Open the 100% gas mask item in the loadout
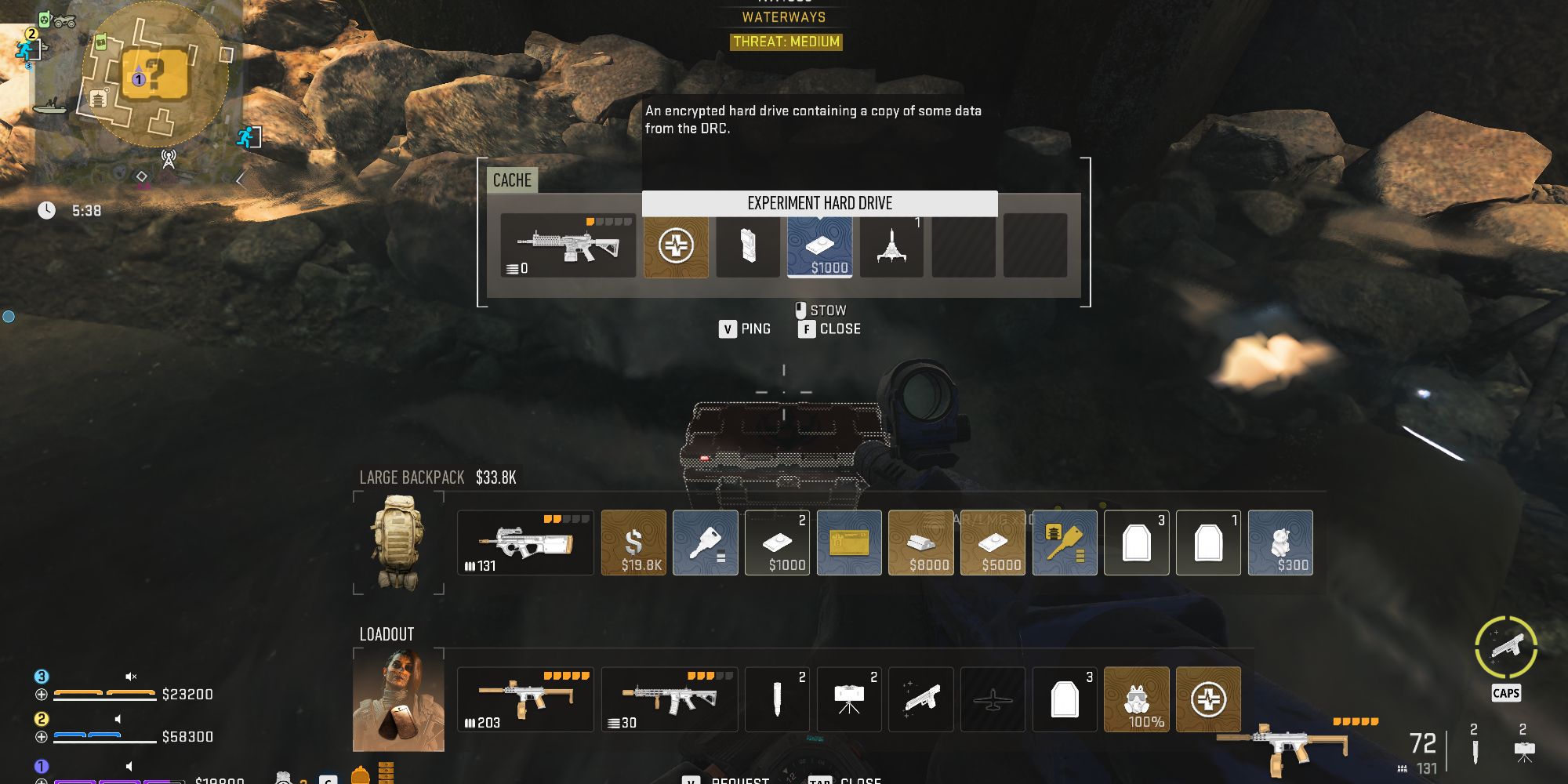 pyautogui.click(x=1136, y=699)
